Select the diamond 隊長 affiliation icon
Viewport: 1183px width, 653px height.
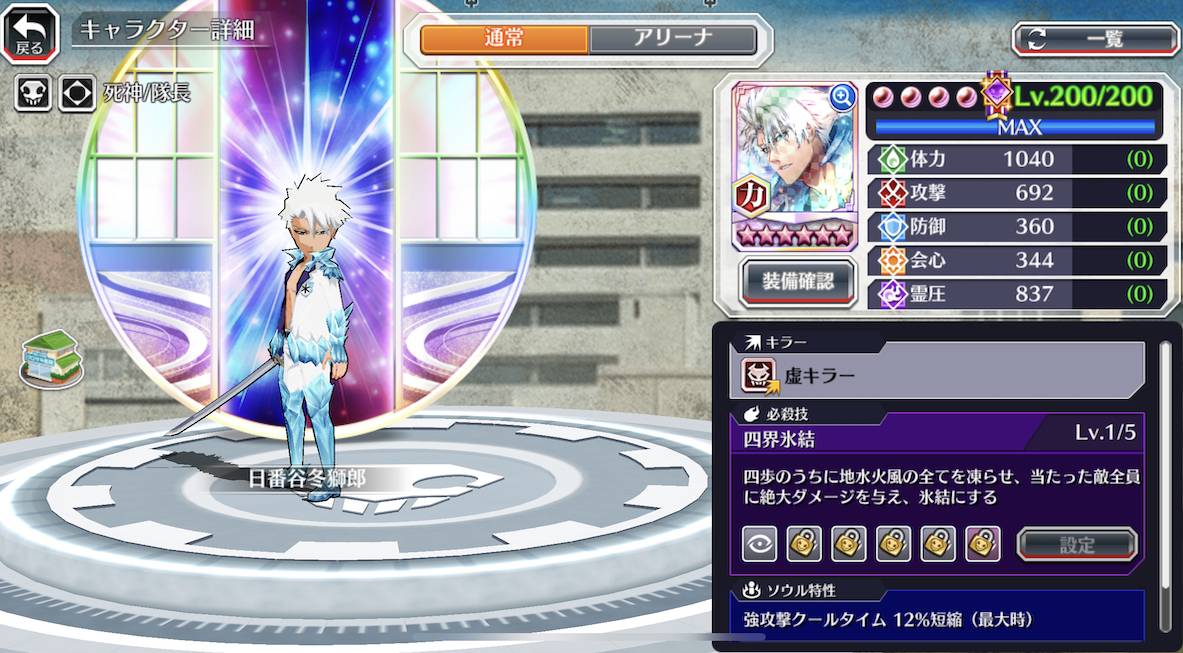(x=77, y=94)
